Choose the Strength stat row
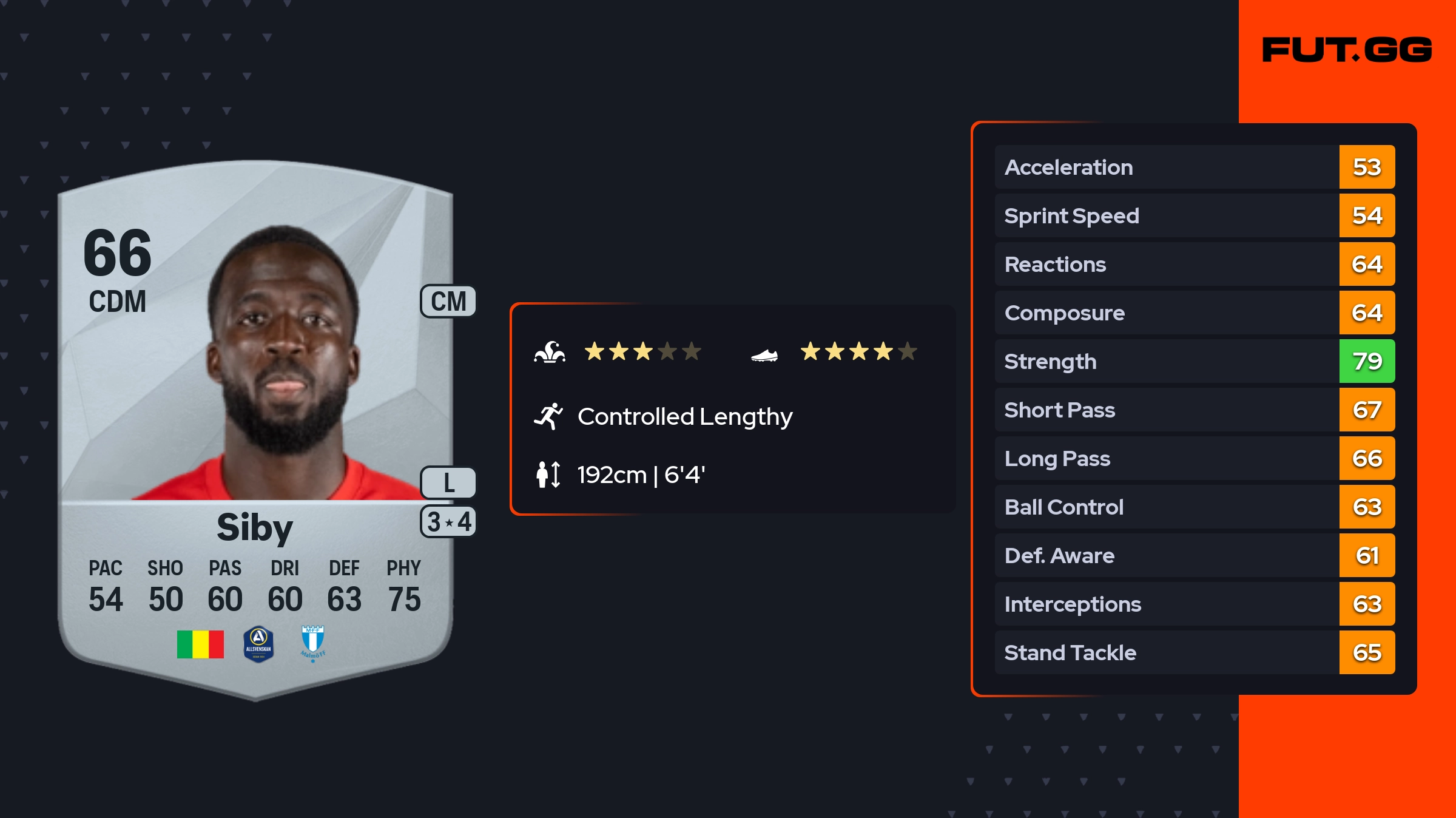The width and height of the screenshot is (1456, 818). 1194,361
